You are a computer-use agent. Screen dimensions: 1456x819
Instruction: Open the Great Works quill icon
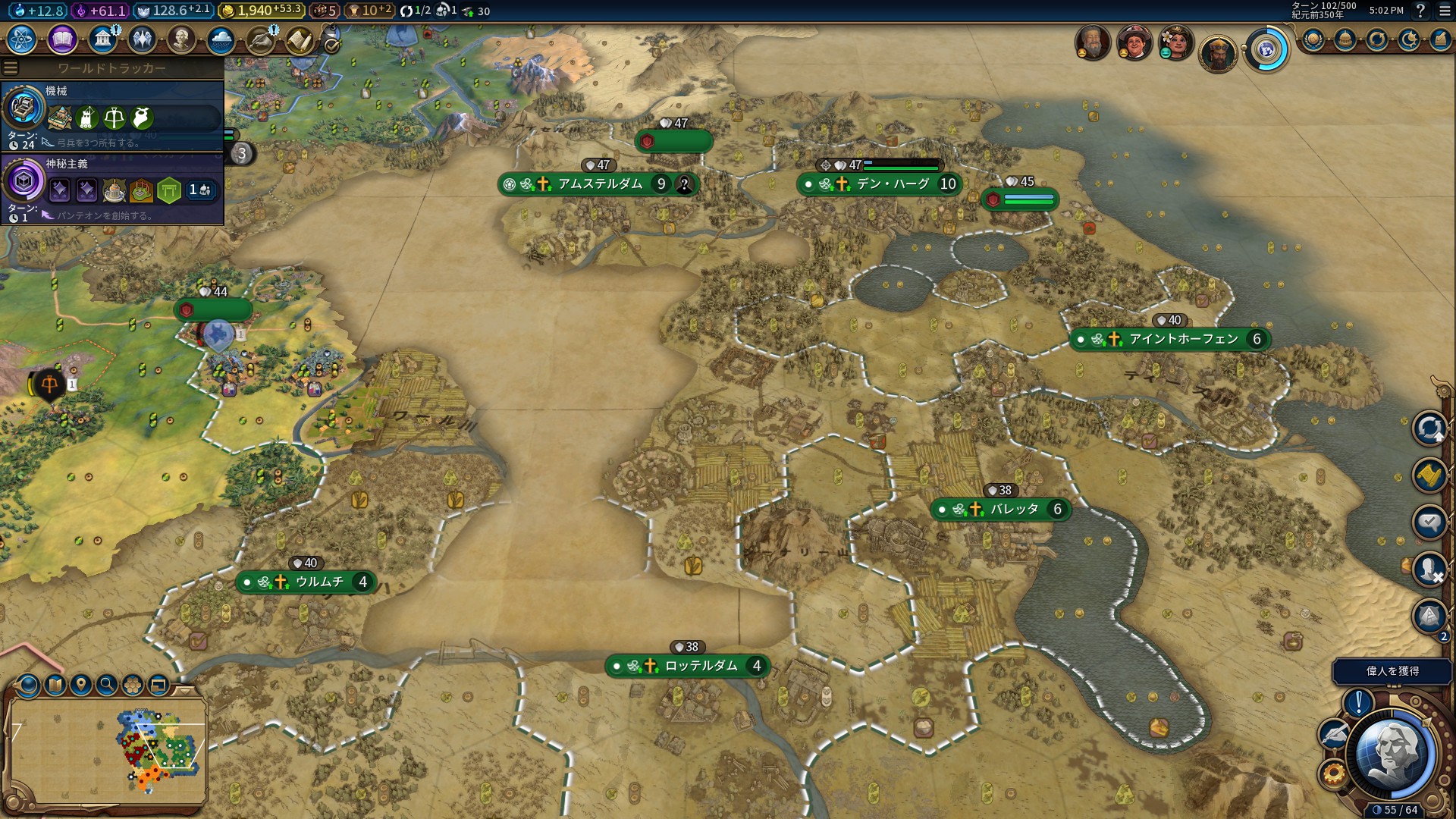point(262,39)
